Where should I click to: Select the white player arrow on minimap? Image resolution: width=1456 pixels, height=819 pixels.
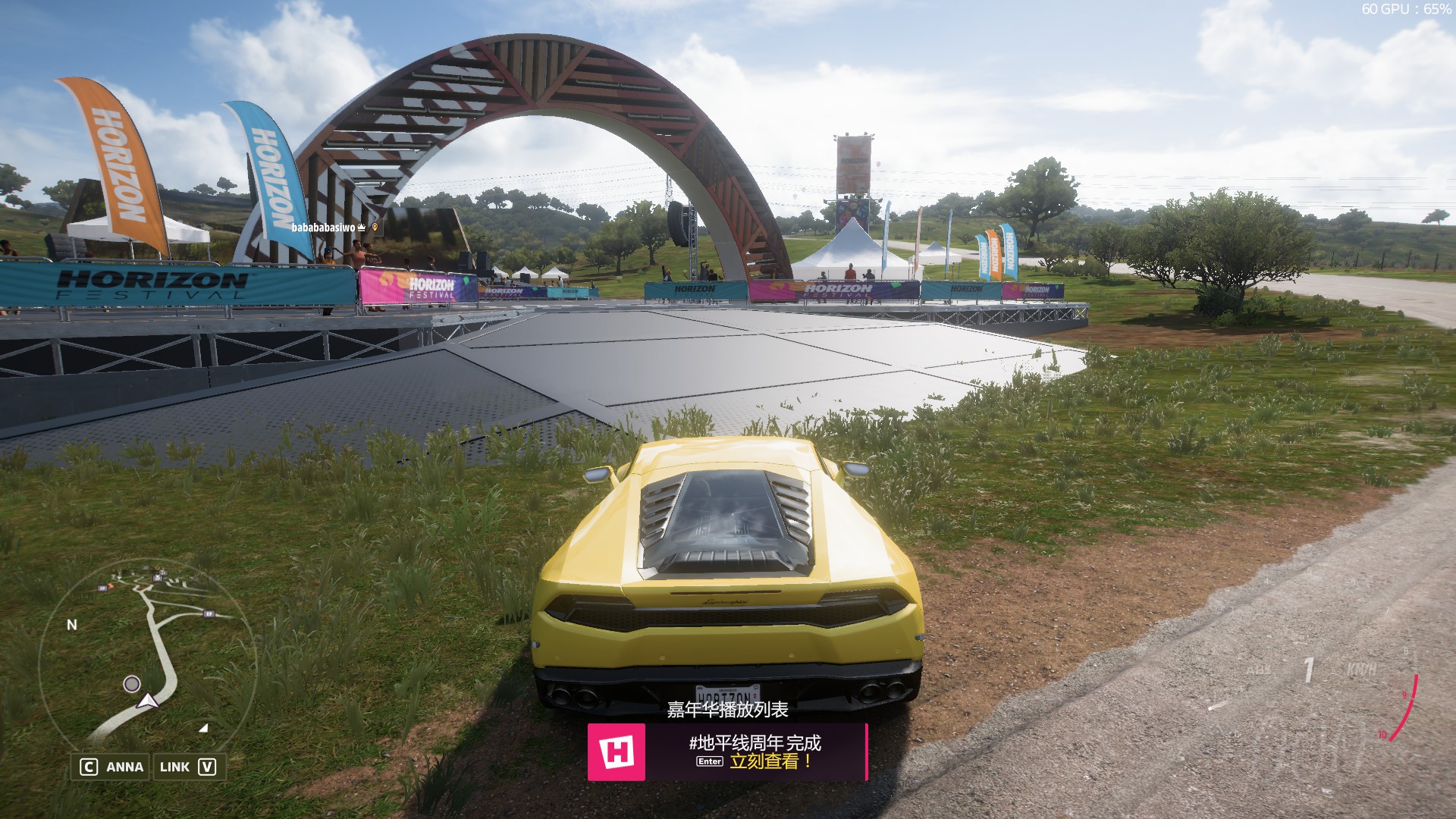tap(148, 701)
